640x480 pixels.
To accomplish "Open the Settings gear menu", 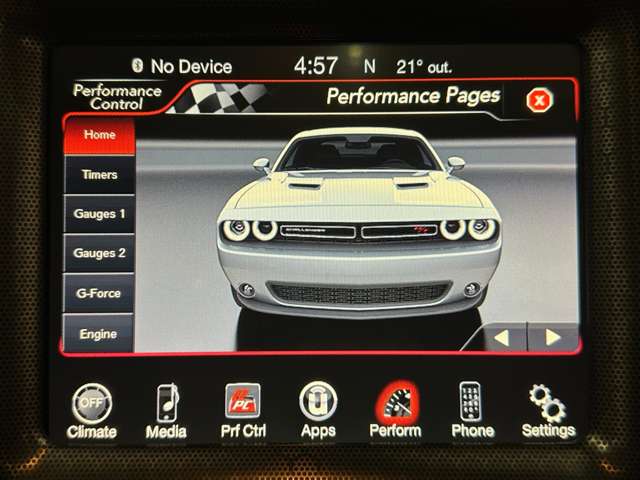I will [548, 409].
